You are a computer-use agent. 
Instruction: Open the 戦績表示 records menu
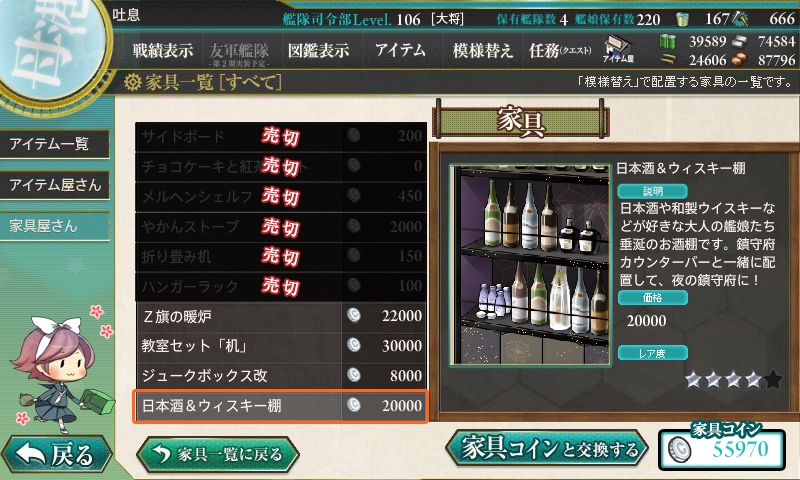[163, 50]
